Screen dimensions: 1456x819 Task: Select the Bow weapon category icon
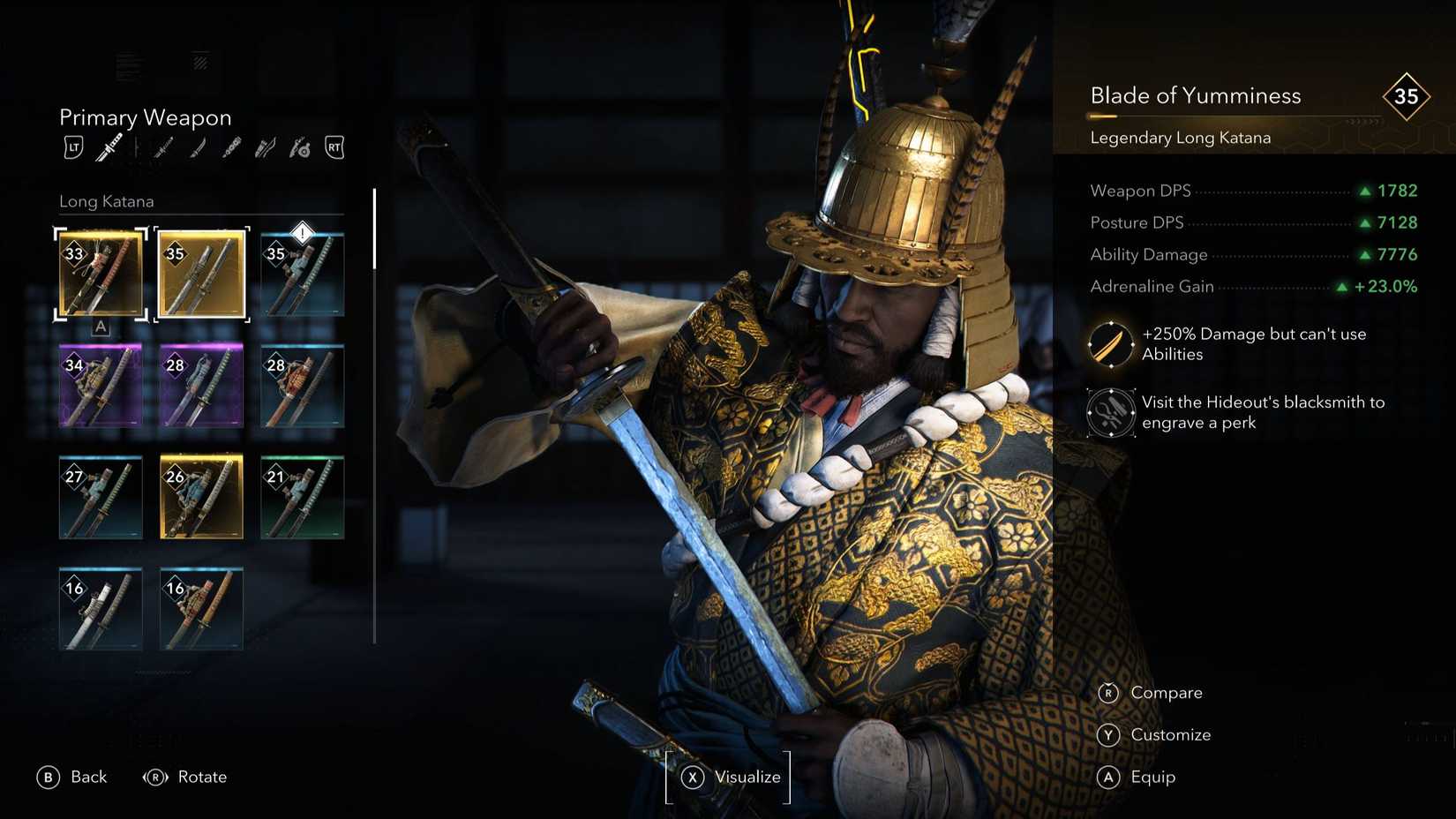[x=266, y=147]
